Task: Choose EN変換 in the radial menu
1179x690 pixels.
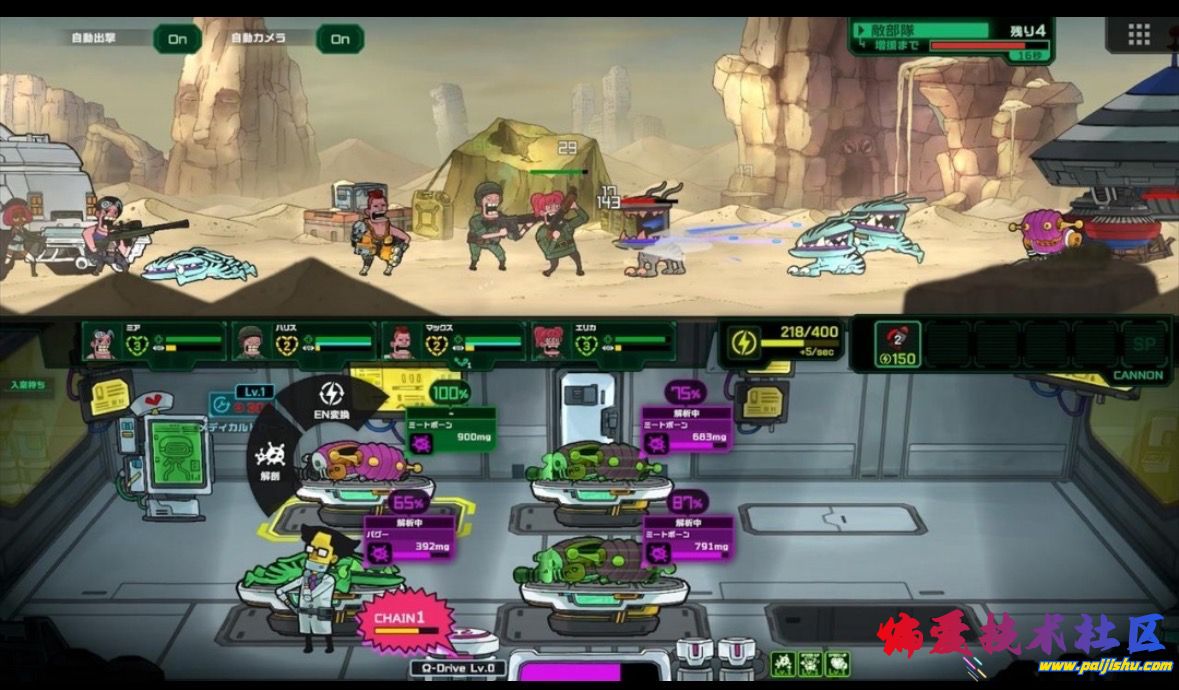Action: click(330, 400)
